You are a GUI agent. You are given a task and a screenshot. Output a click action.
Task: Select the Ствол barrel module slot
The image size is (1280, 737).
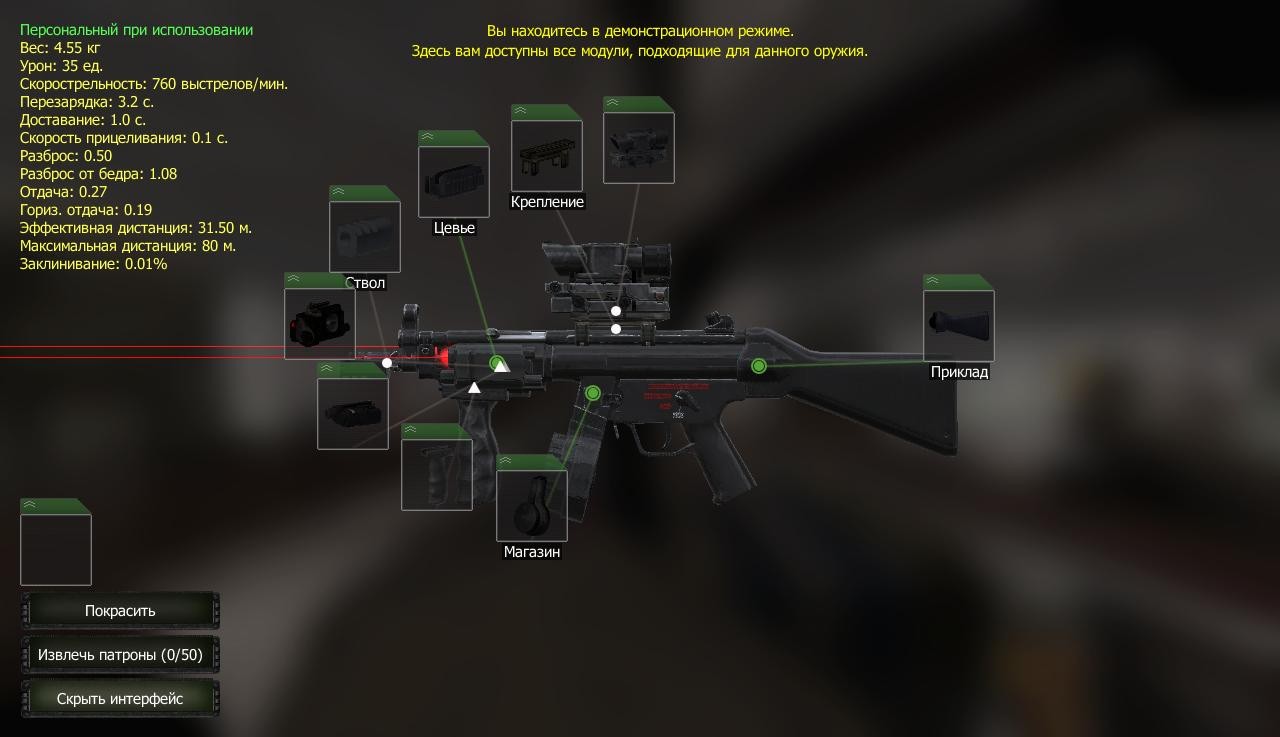pyautogui.click(x=365, y=237)
